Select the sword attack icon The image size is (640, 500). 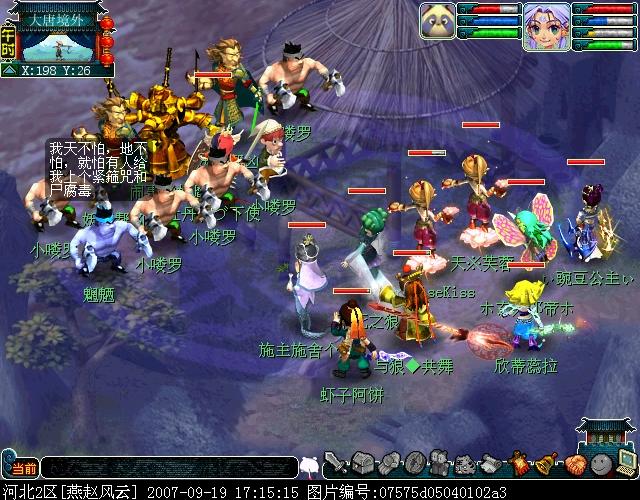click(335, 464)
